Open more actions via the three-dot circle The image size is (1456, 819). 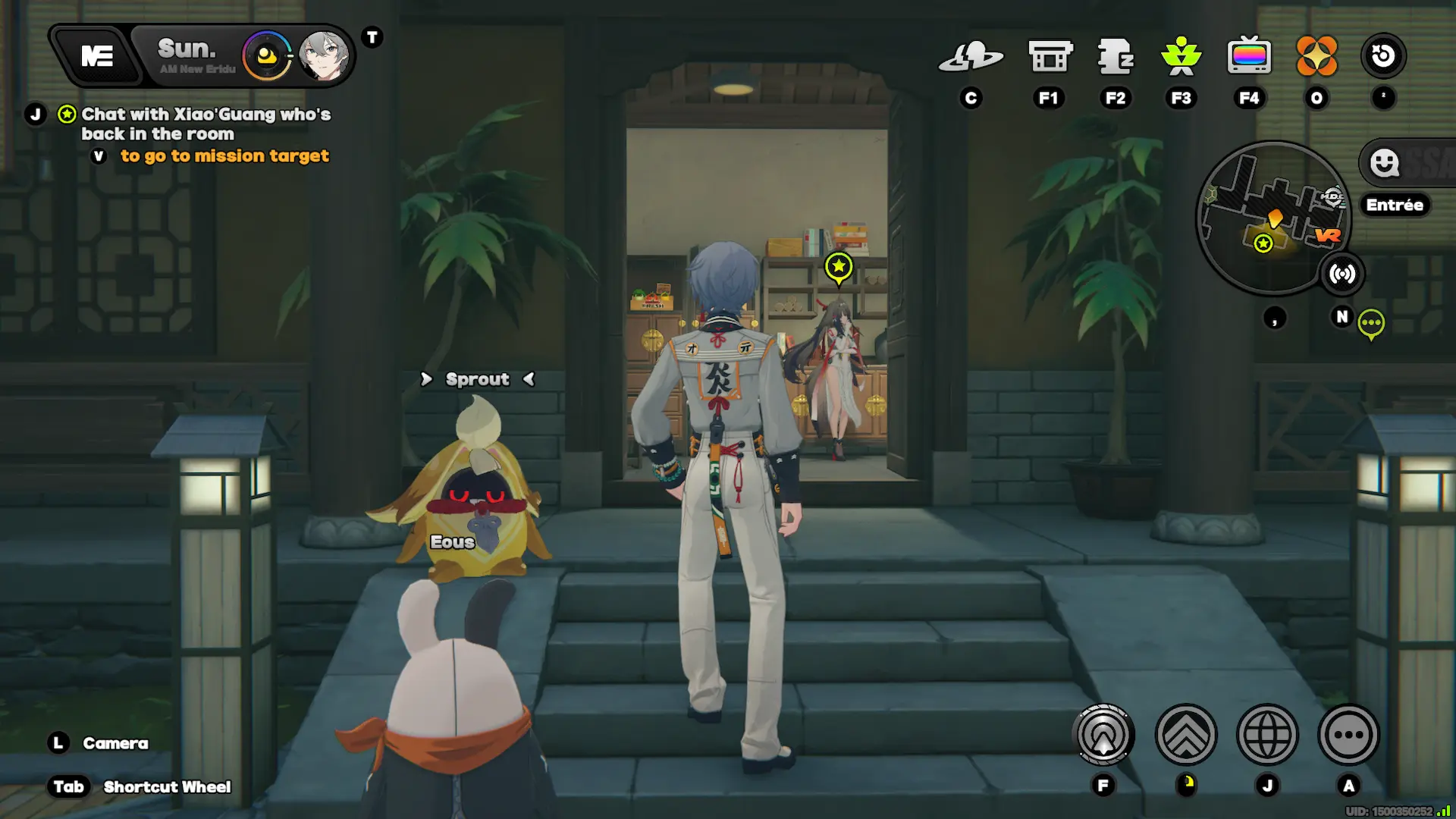1350,734
